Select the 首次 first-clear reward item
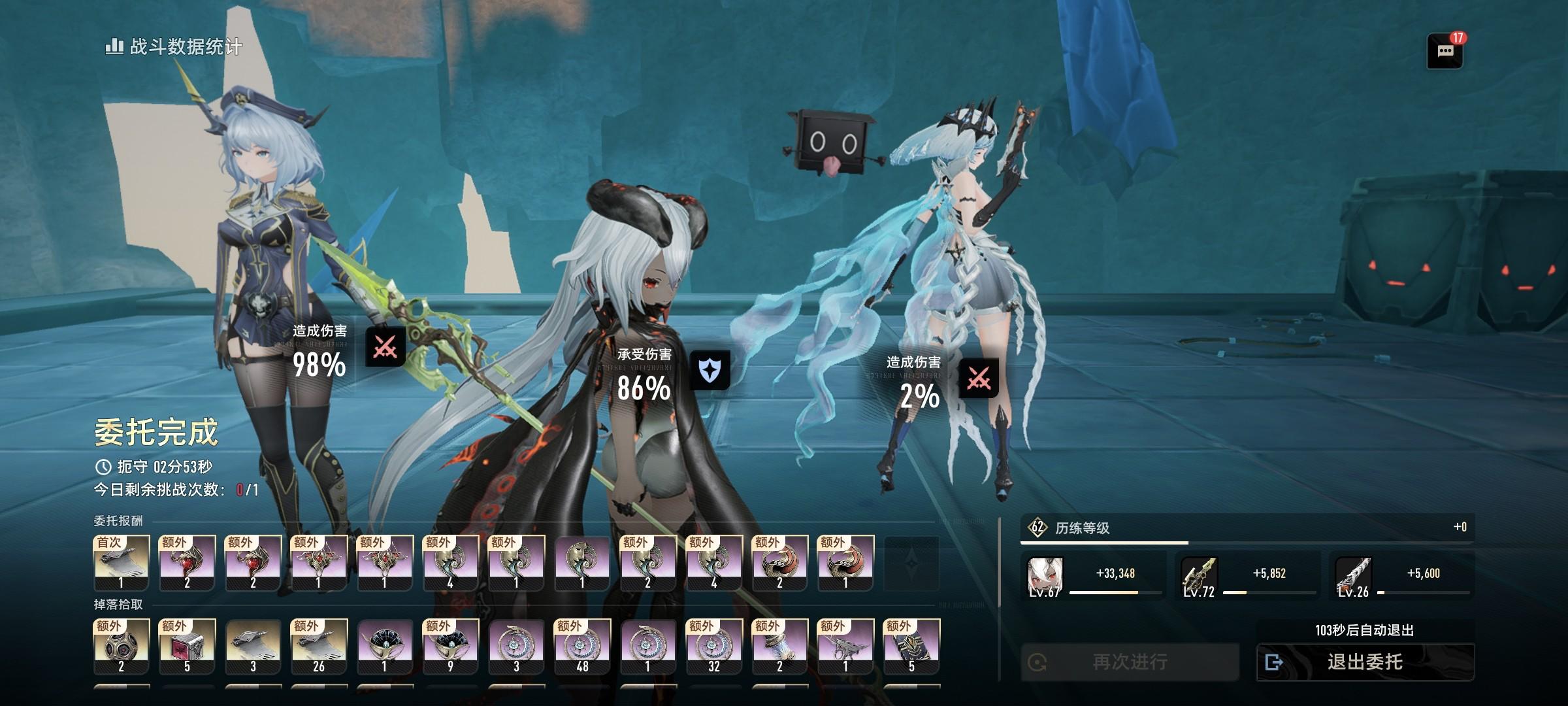This screenshot has width=1568, height=706. point(122,563)
